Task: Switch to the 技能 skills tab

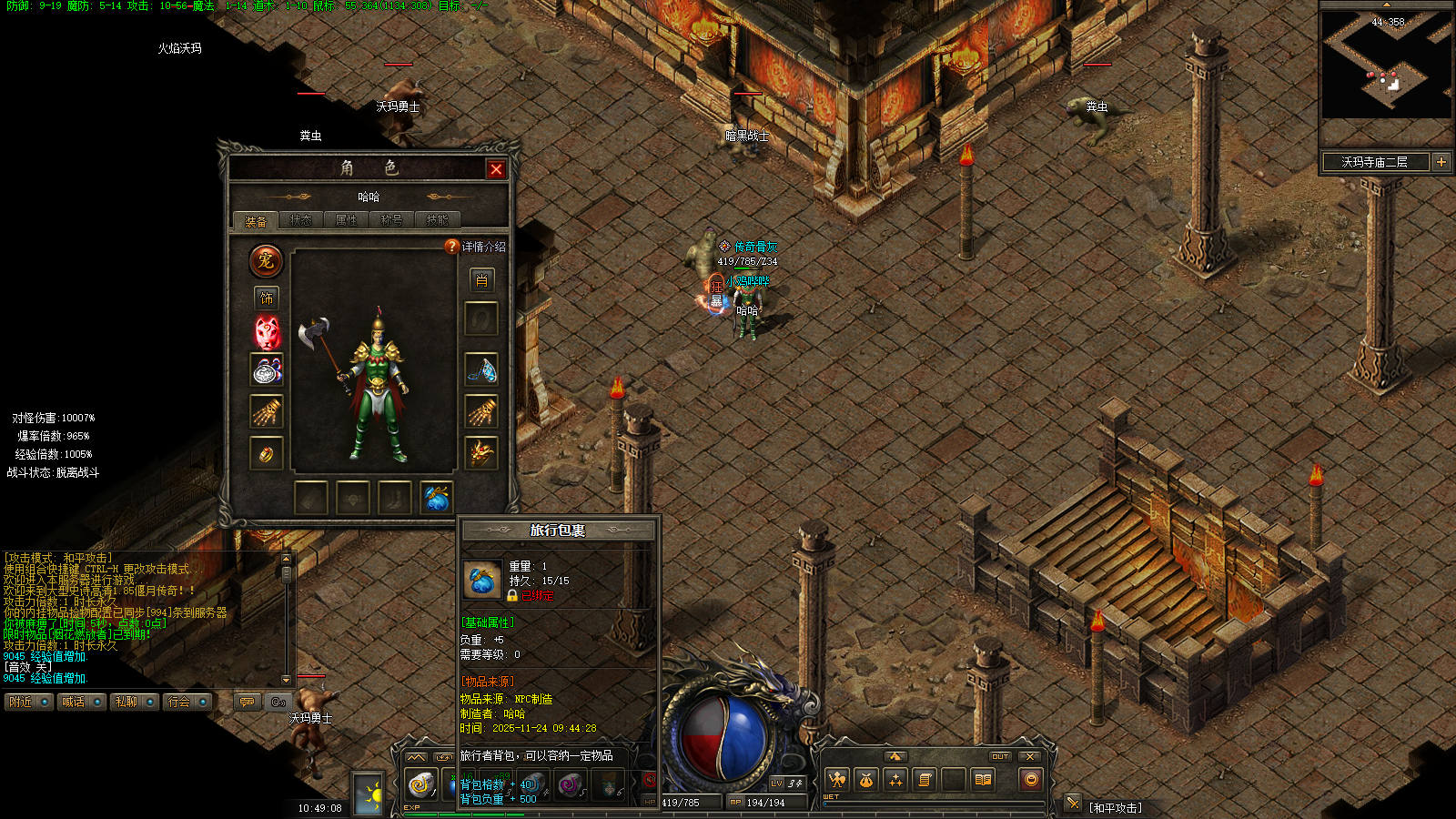Action: [437, 220]
